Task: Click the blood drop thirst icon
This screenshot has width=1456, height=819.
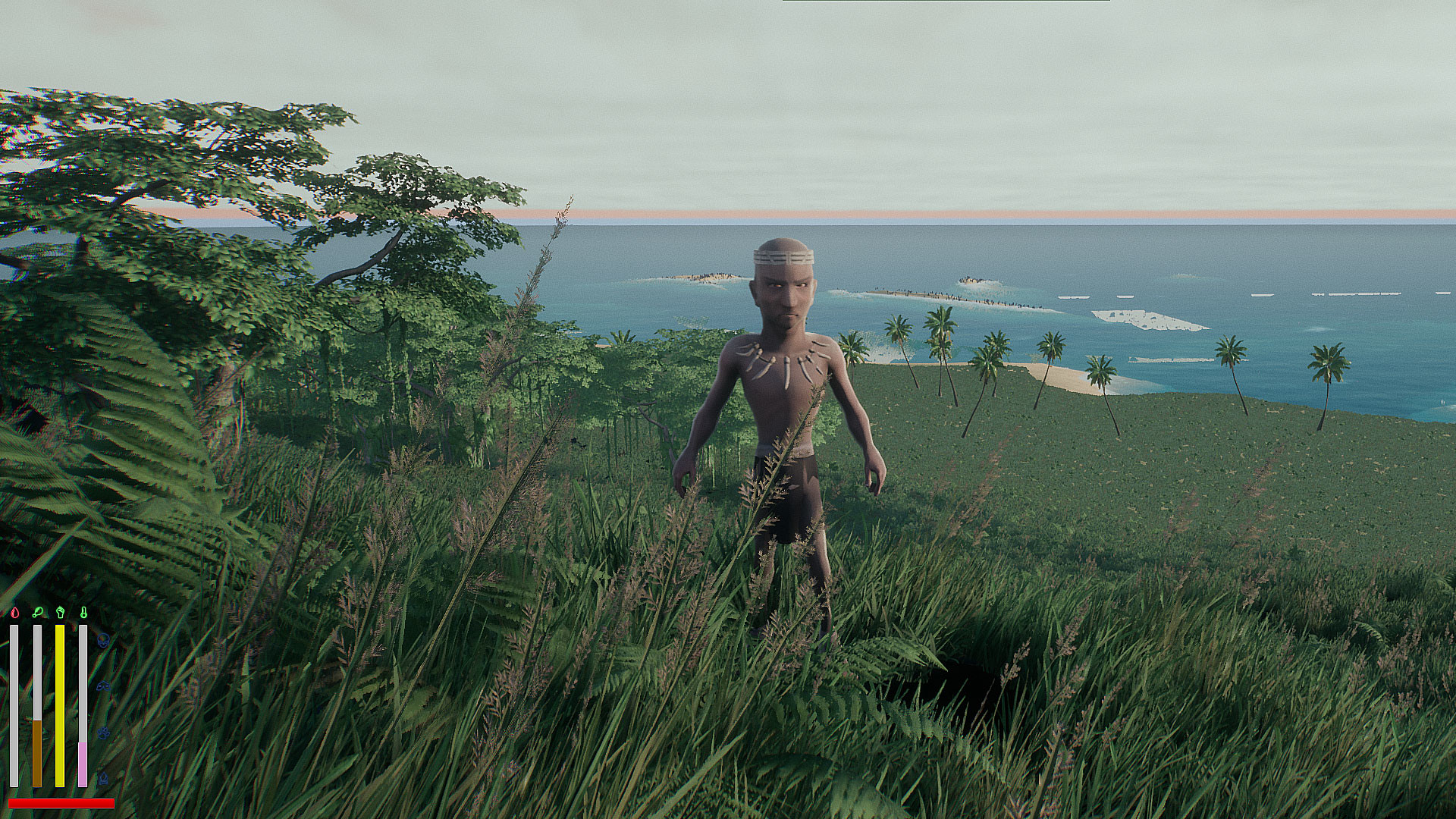Action: [14, 613]
